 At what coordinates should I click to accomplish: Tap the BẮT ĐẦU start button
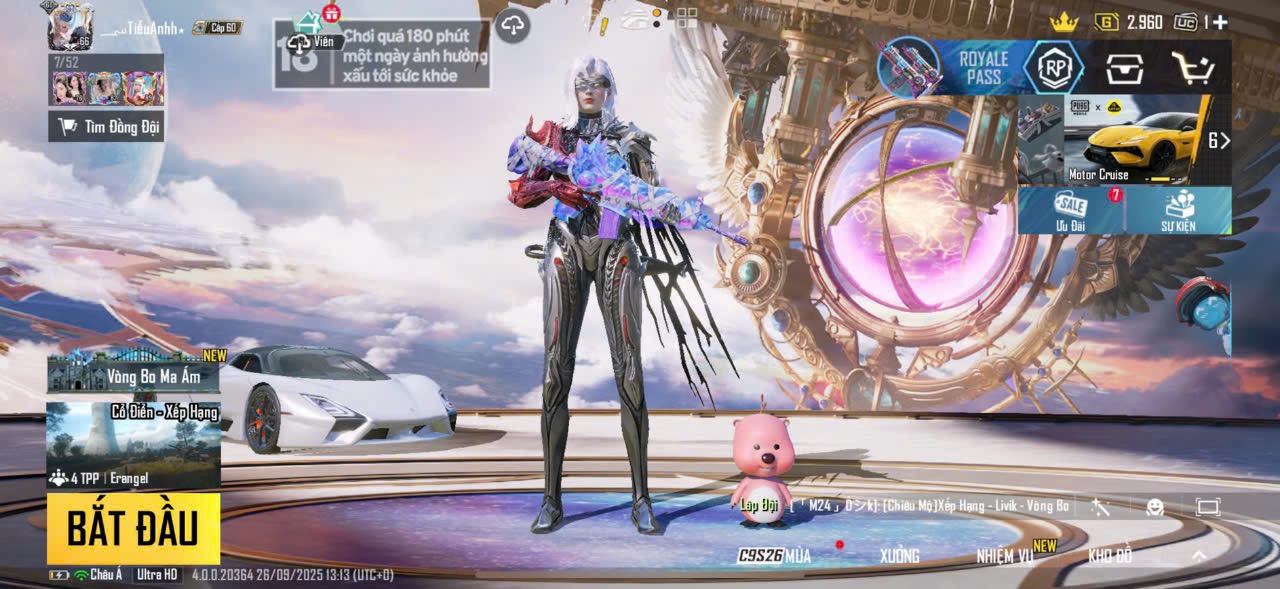(133, 528)
